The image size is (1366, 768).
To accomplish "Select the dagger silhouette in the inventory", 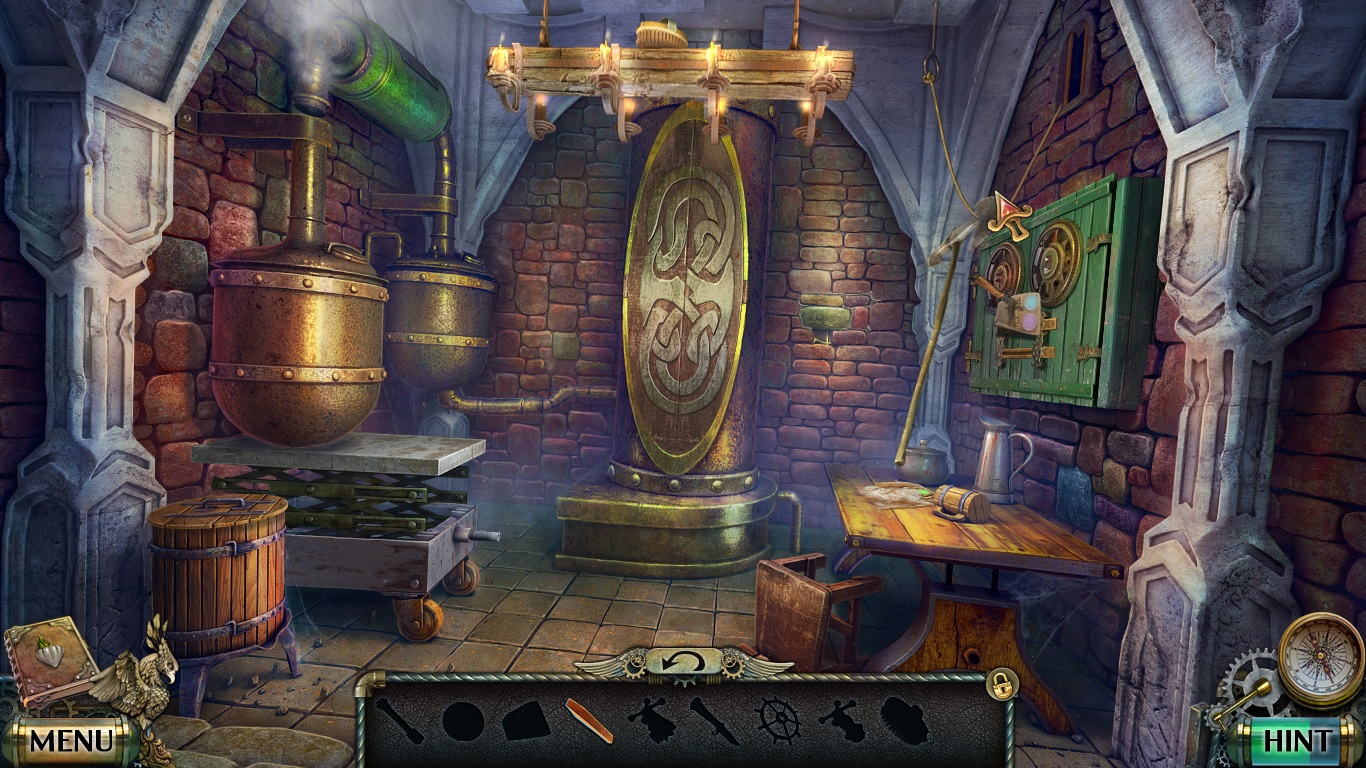I will point(713,722).
